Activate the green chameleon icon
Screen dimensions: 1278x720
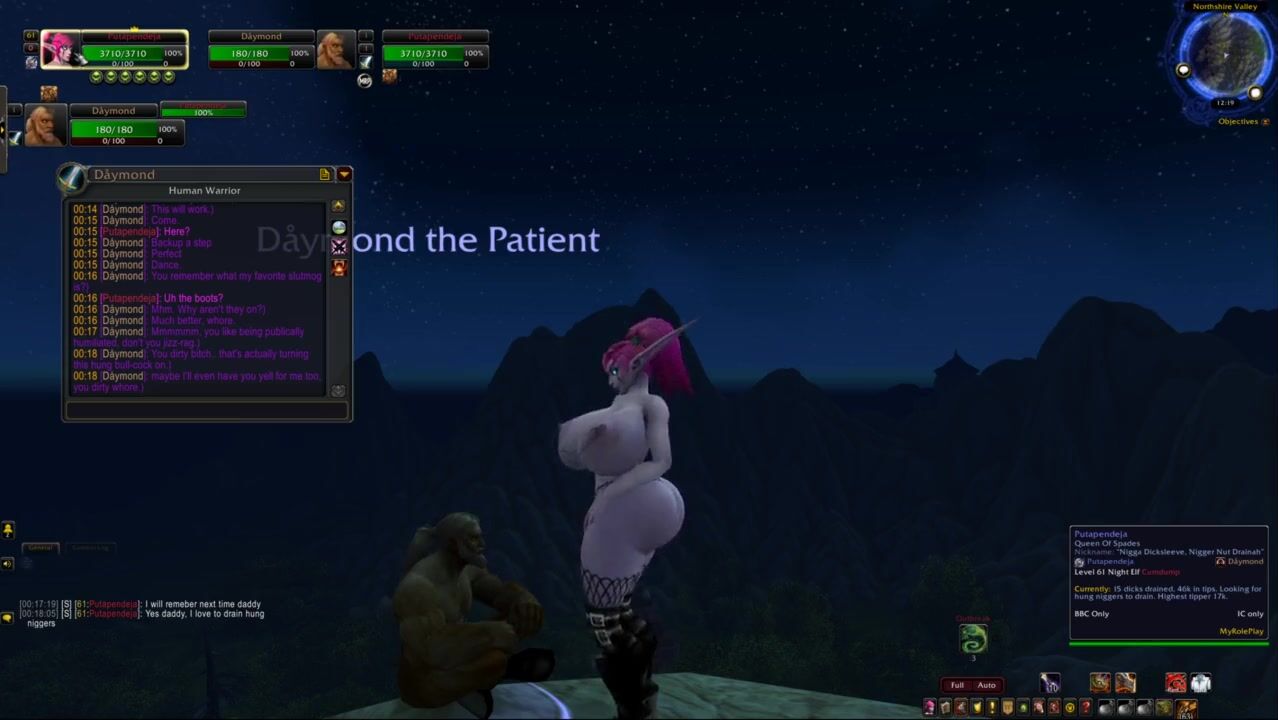(973, 638)
